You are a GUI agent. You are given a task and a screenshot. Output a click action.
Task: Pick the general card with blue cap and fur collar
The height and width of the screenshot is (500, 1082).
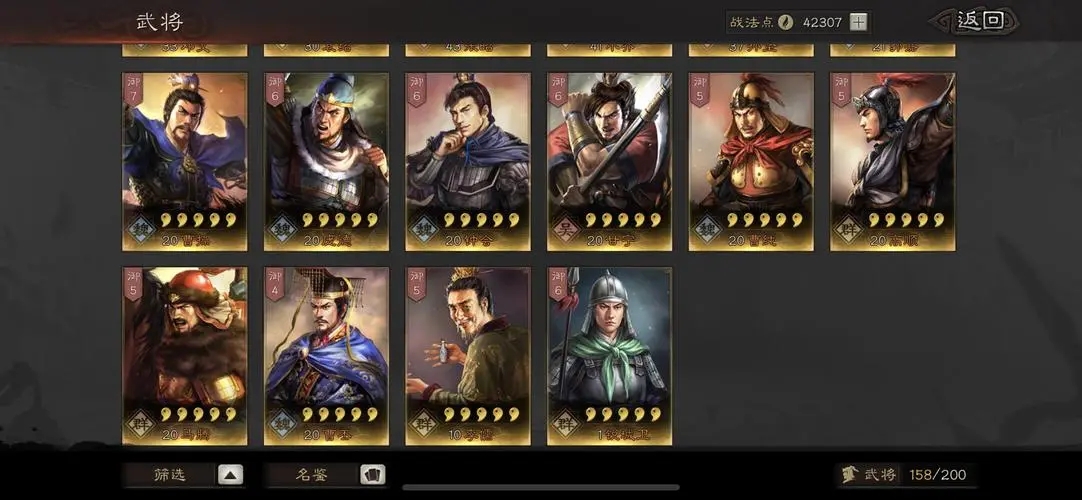(x=326, y=160)
